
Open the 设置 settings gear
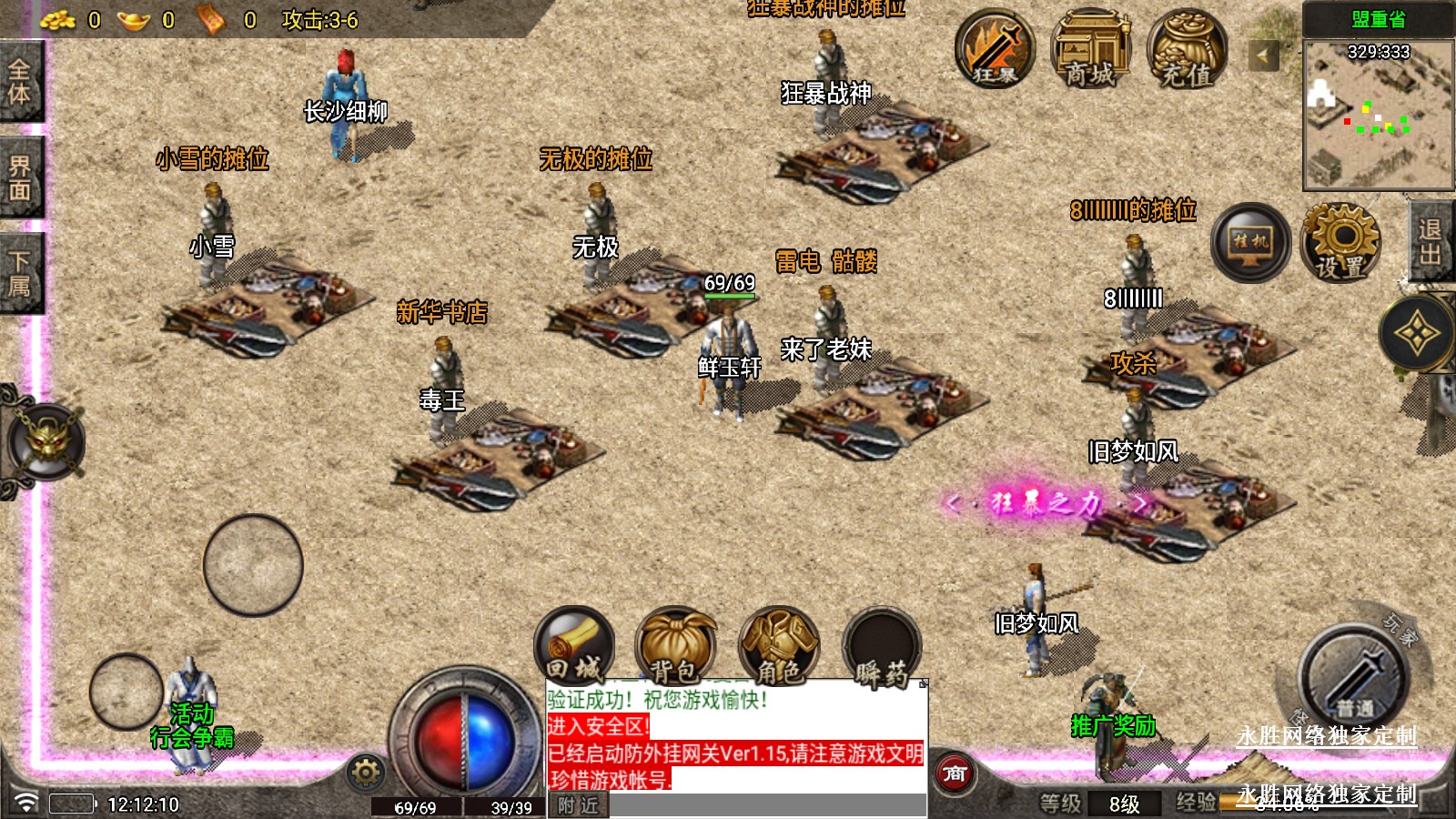[x=1340, y=242]
